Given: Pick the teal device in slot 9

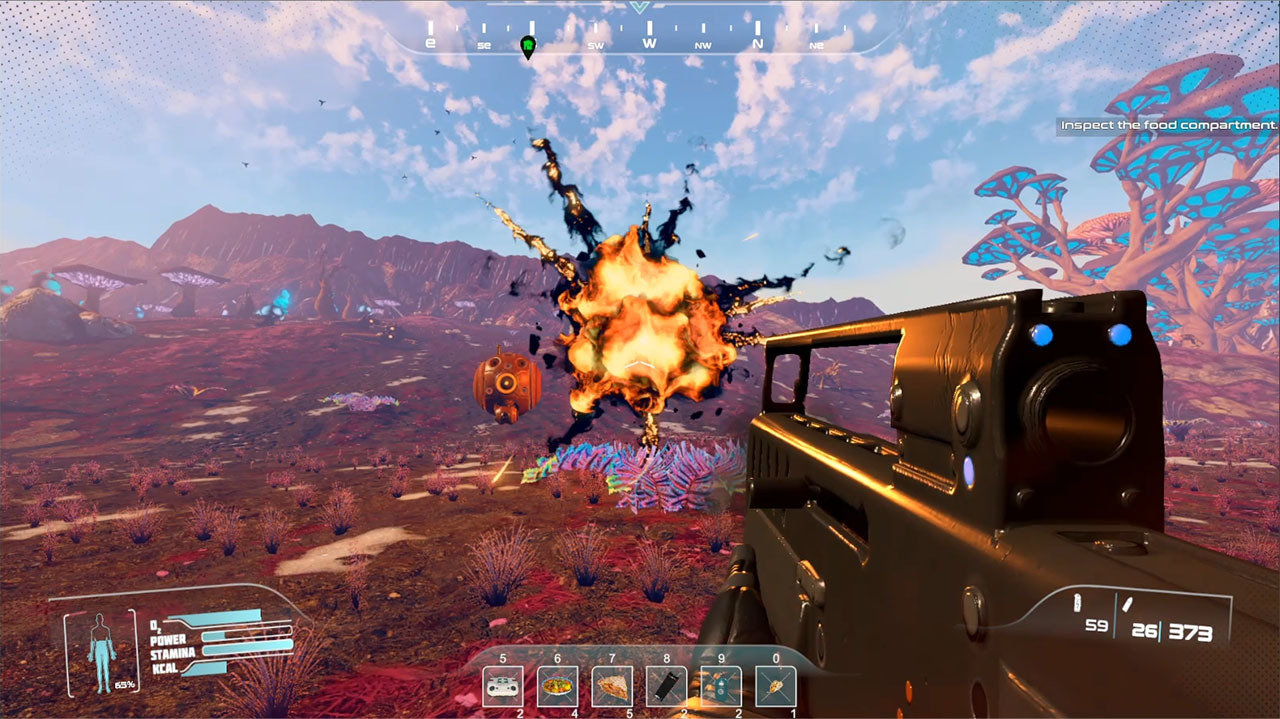Looking at the screenshot, I should [x=721, y=687].
